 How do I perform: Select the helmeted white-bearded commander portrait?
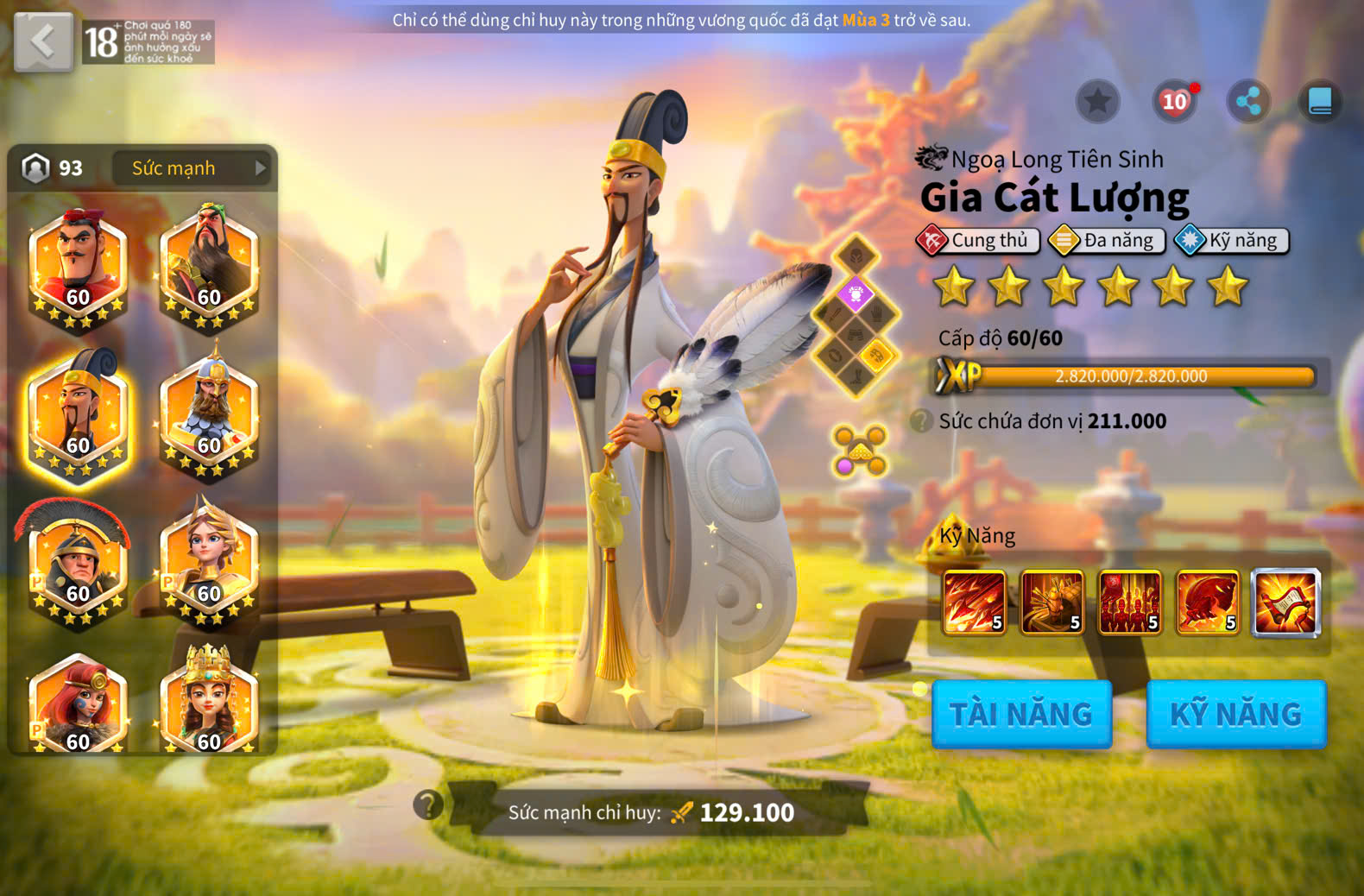[209, 414]
